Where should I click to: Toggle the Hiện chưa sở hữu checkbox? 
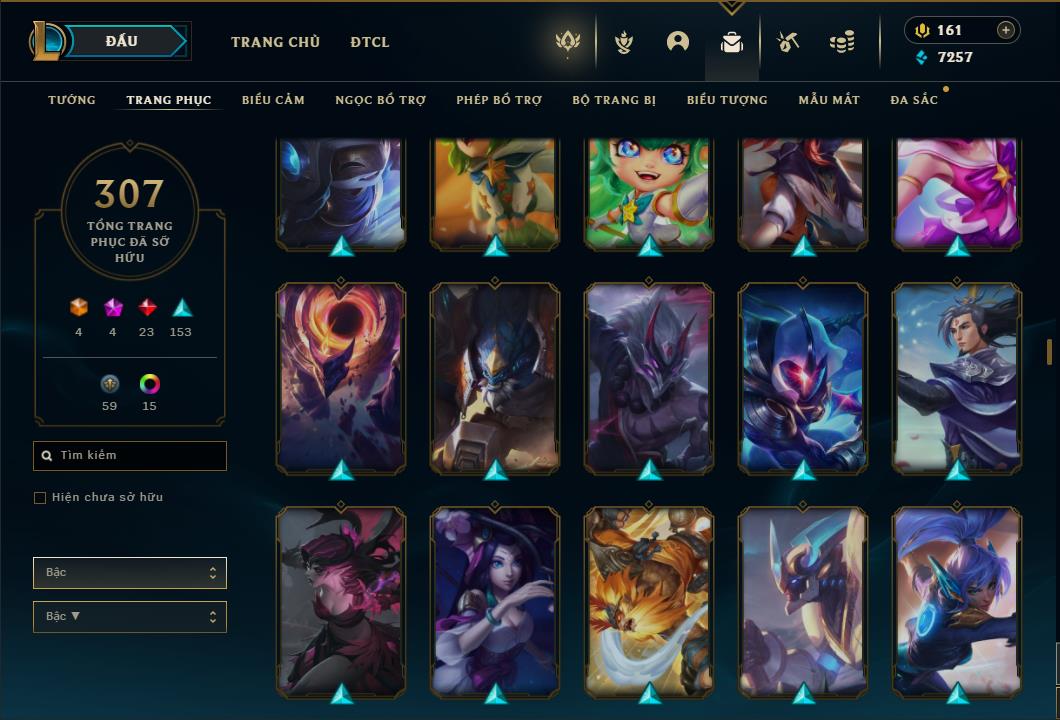coord(40,498)
